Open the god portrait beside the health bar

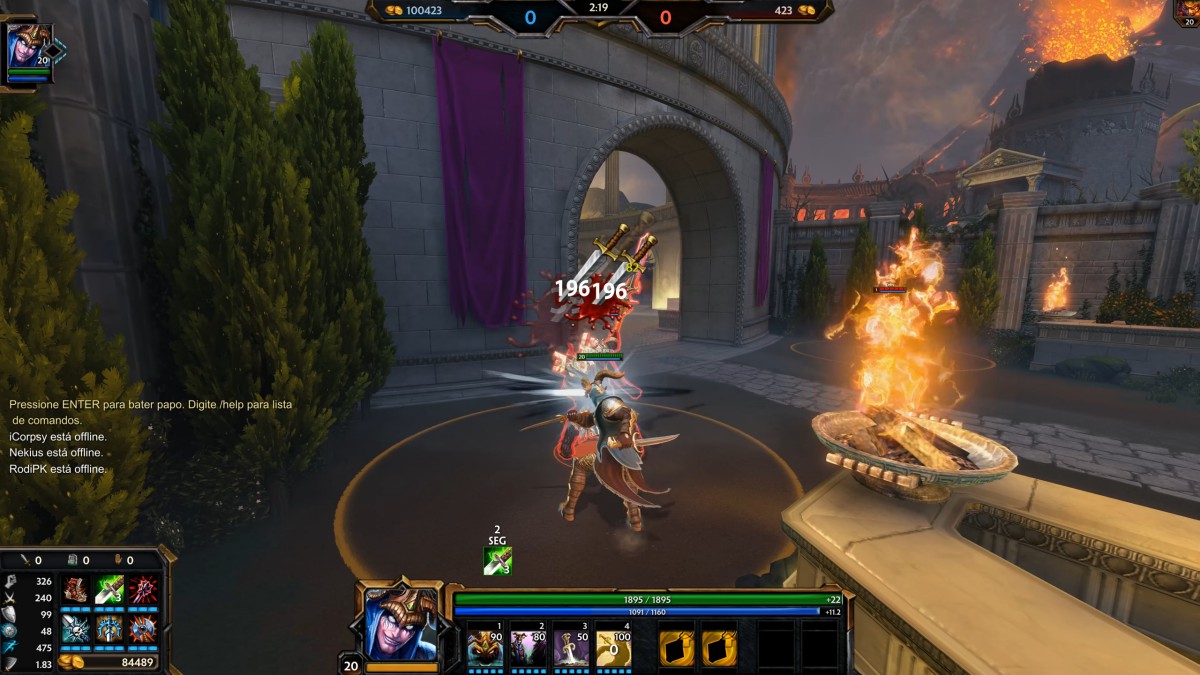point(401,623)
